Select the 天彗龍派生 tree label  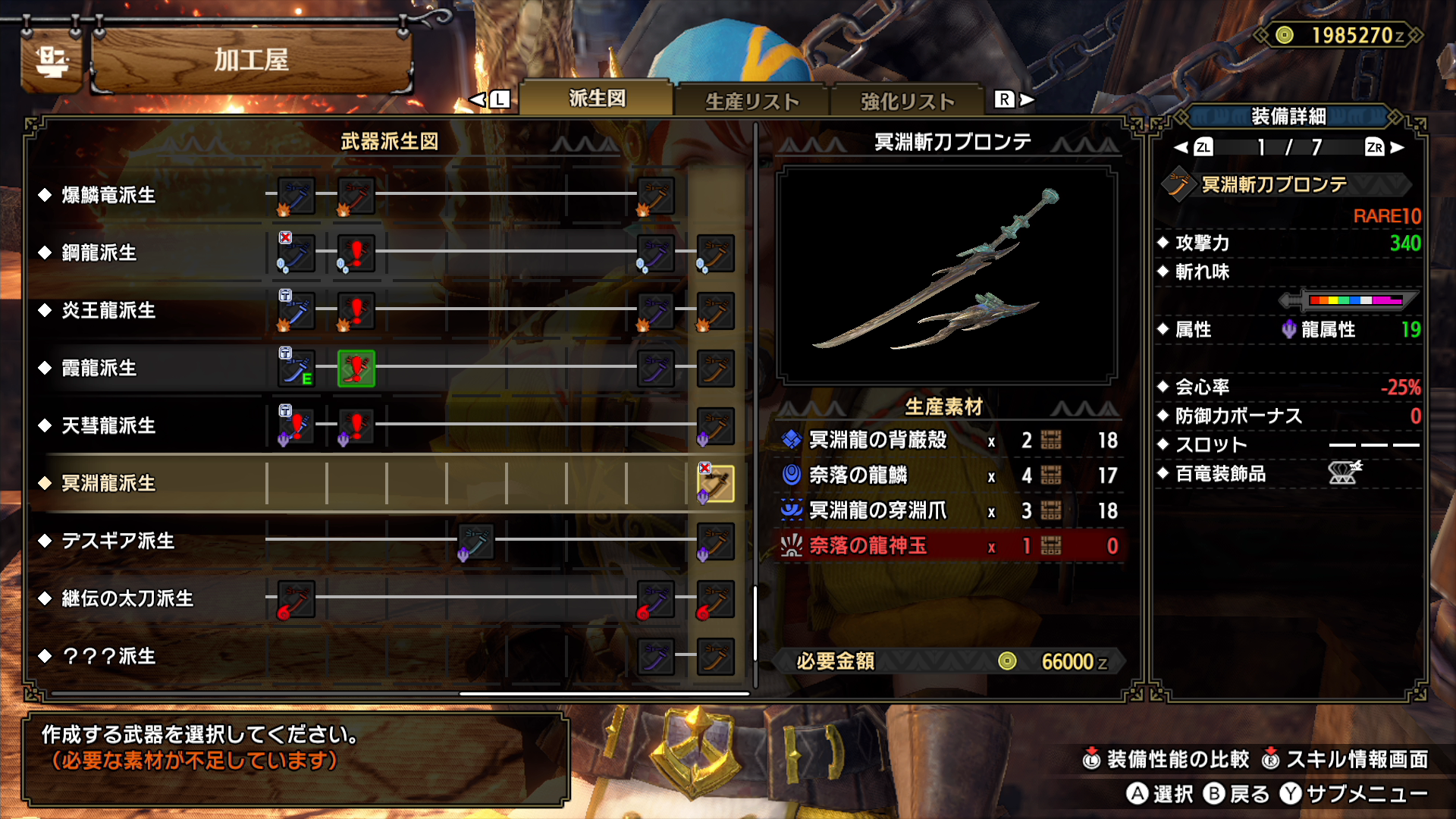(108, 426)
